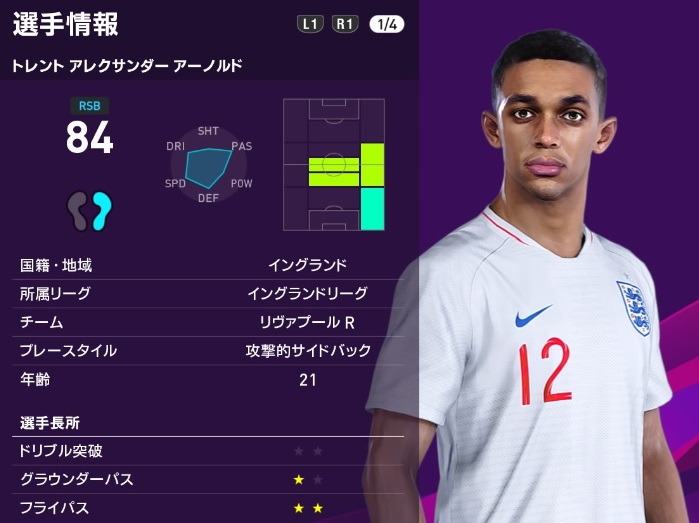Select the 国籍・地域 info row
The width and height of the screenshot is (699, 523).
coord(210,266)
